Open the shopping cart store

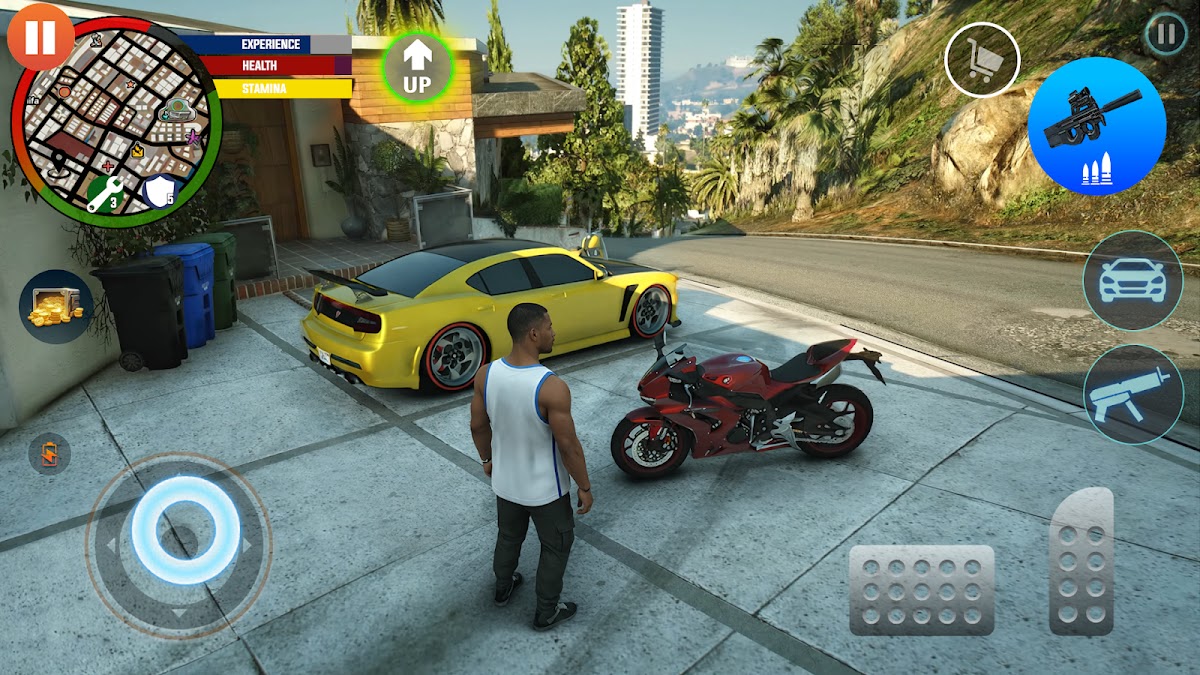[982, 60]
